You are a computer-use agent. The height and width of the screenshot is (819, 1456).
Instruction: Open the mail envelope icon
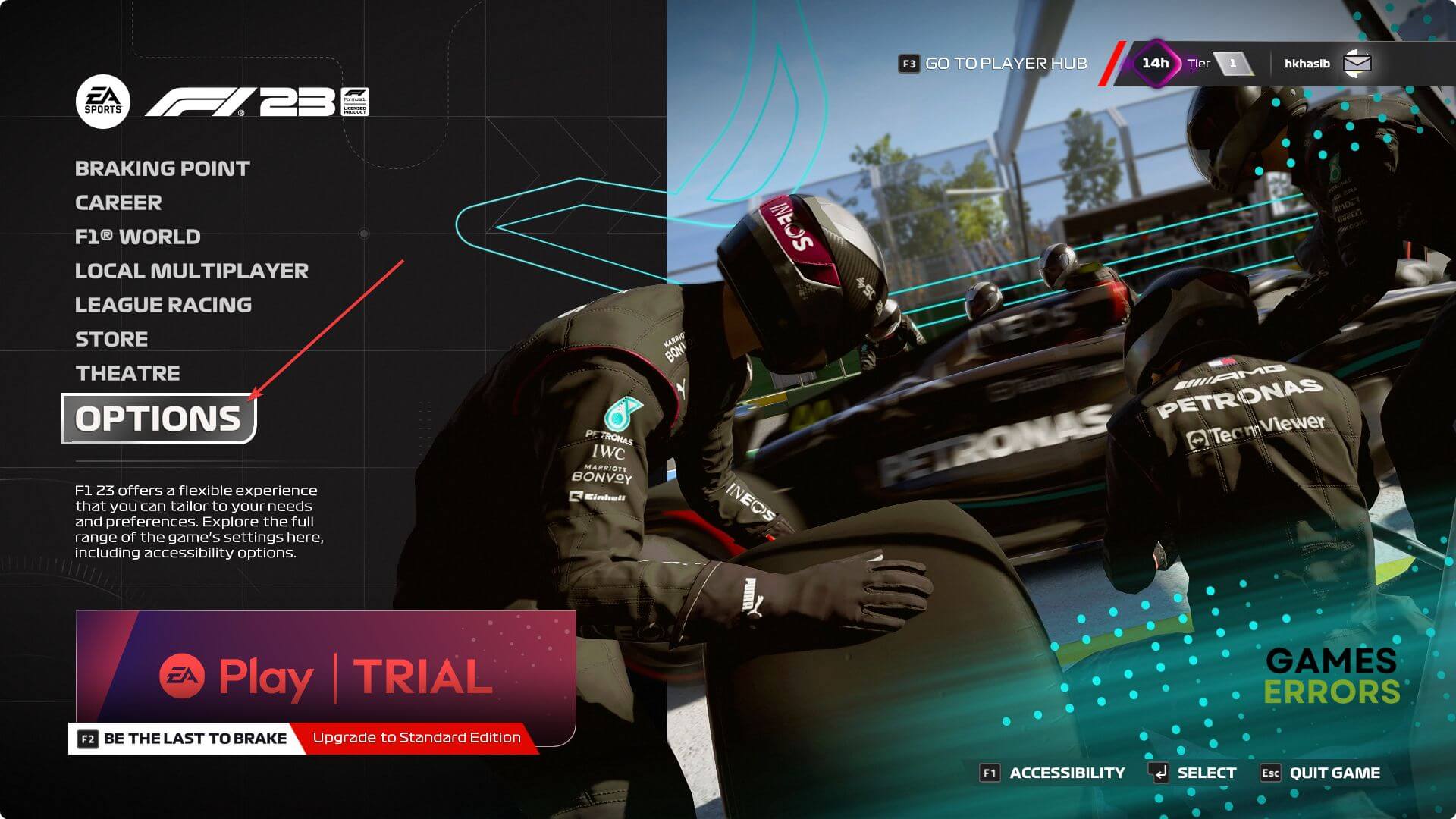point(1357,64)
